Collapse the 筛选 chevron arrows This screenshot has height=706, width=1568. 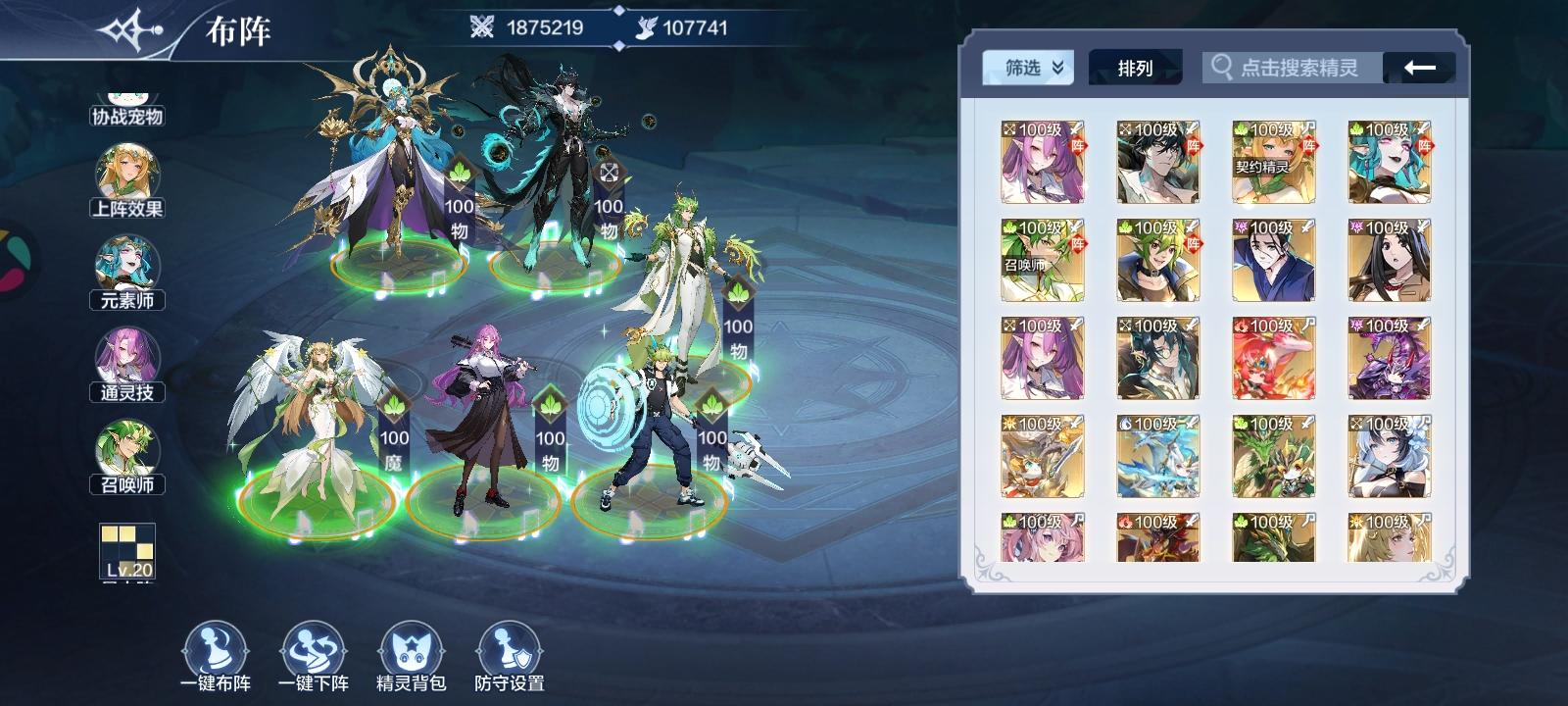pyautogui.click(x=1056, y=67)
